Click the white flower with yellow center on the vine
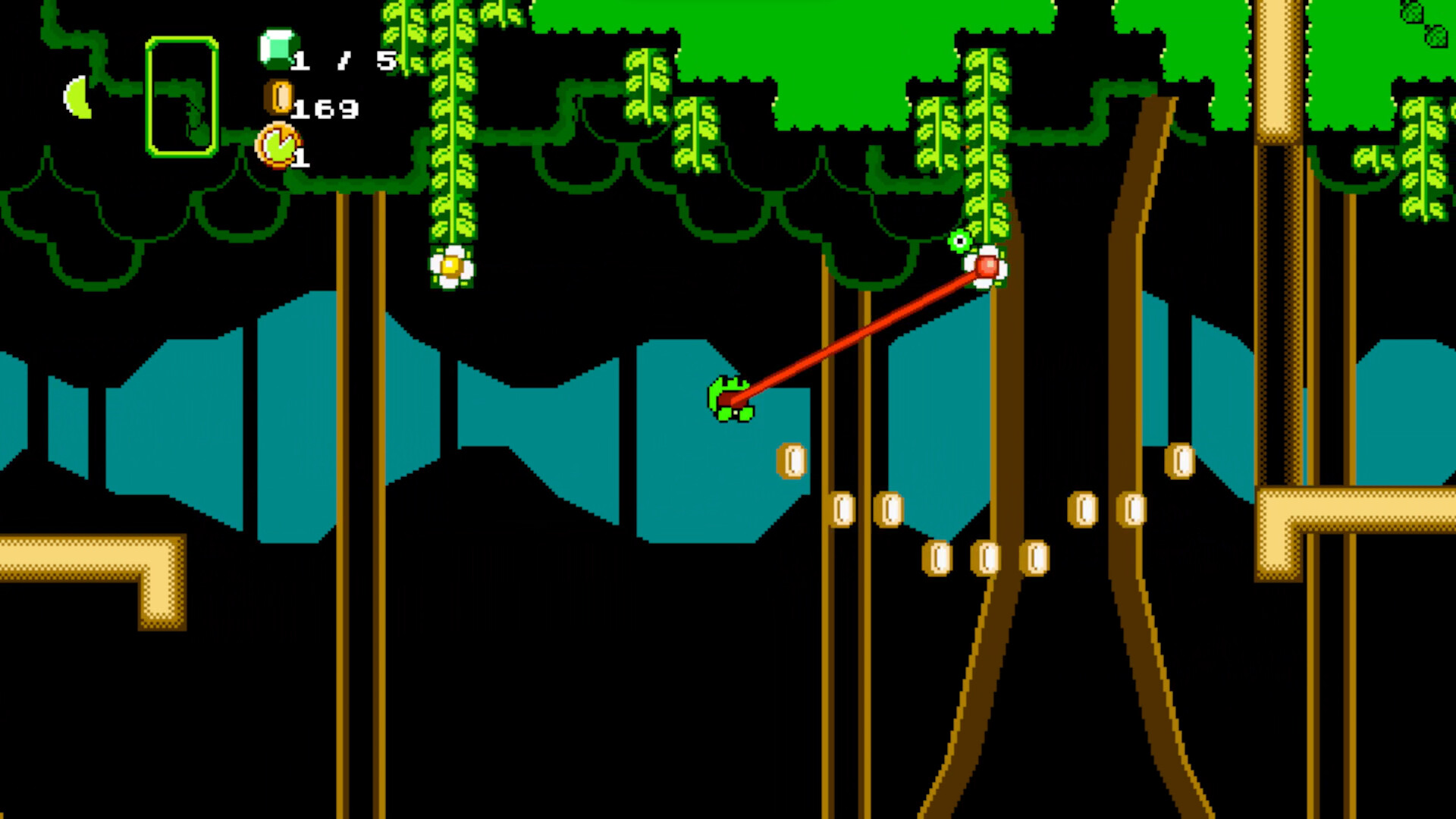The width and height of the screenshot is (1456, 819). [x=452, y=267]
